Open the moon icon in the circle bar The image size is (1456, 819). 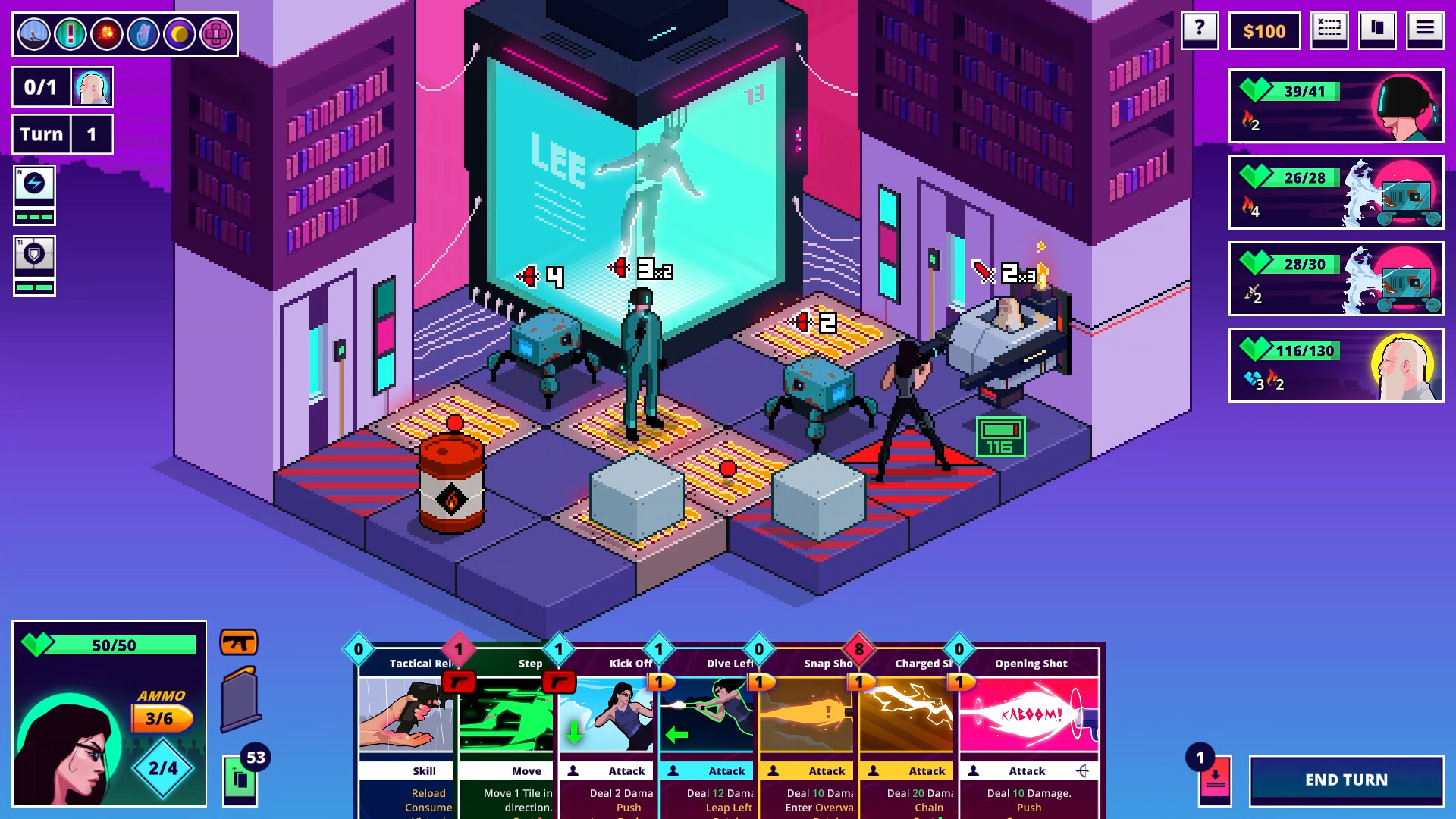pyautogui.click(x=180, y=33)
